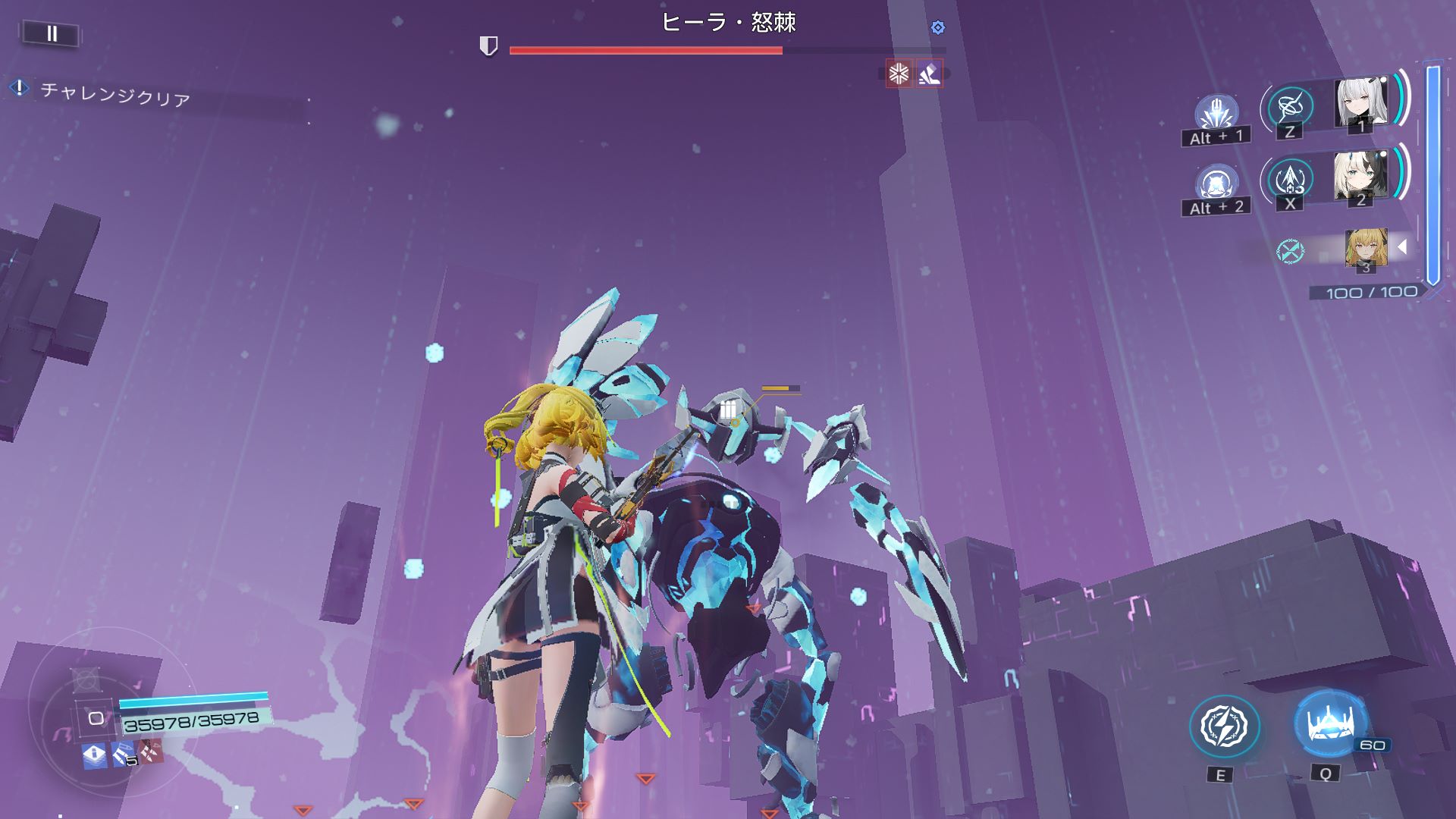Click the crossed-arrows icon beside the blonde portrait

(x=1289, y=251)
